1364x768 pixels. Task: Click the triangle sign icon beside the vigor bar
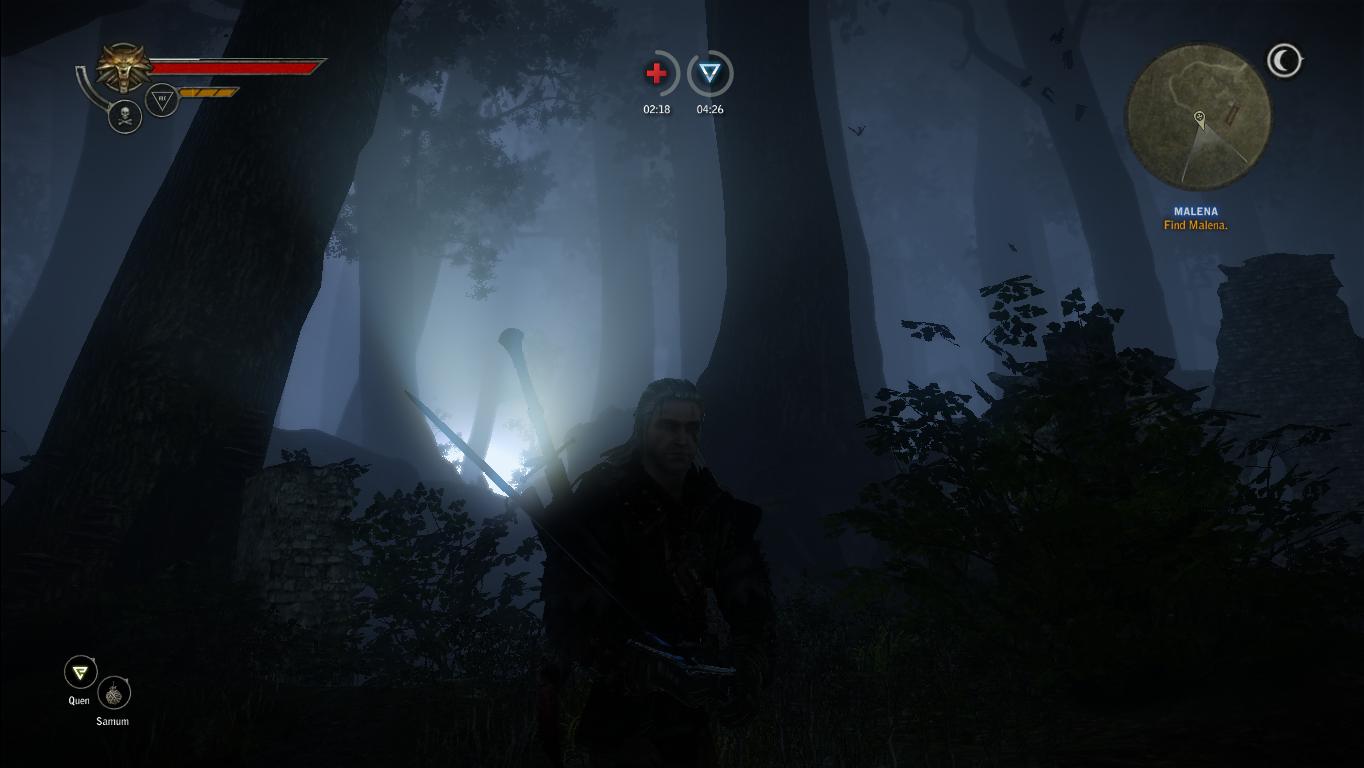pos(162,99)
